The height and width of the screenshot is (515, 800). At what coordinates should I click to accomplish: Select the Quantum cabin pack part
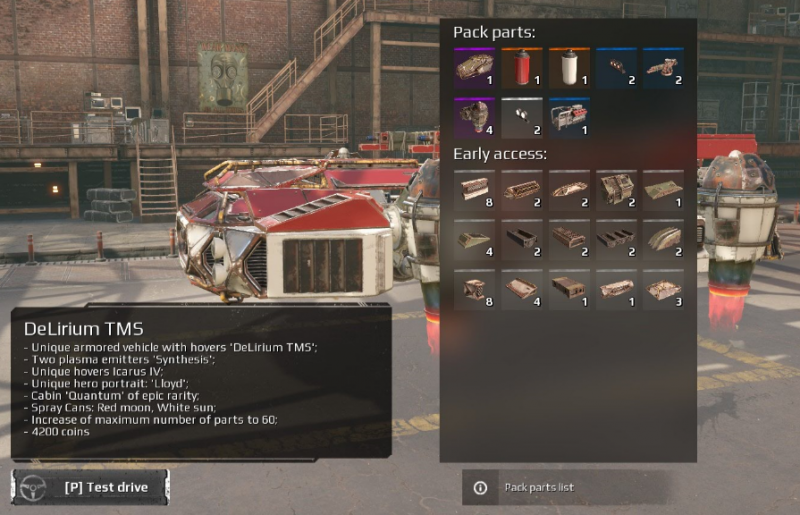pos(473,68)
